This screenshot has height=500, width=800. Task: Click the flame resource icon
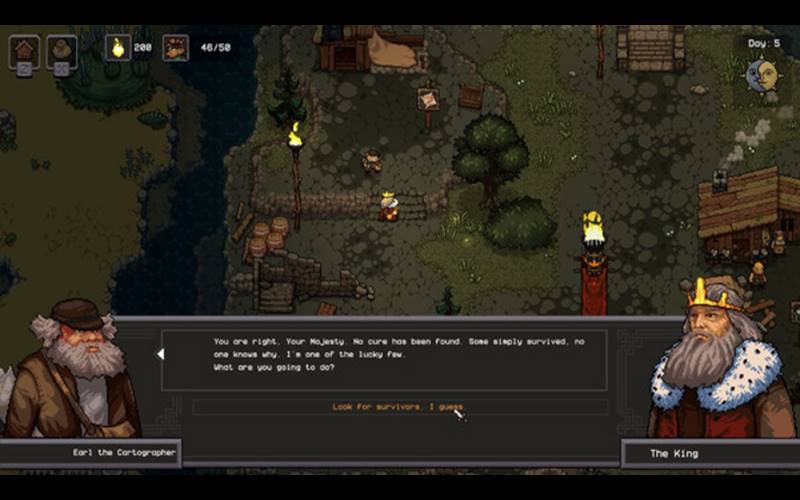pos(118,47)
